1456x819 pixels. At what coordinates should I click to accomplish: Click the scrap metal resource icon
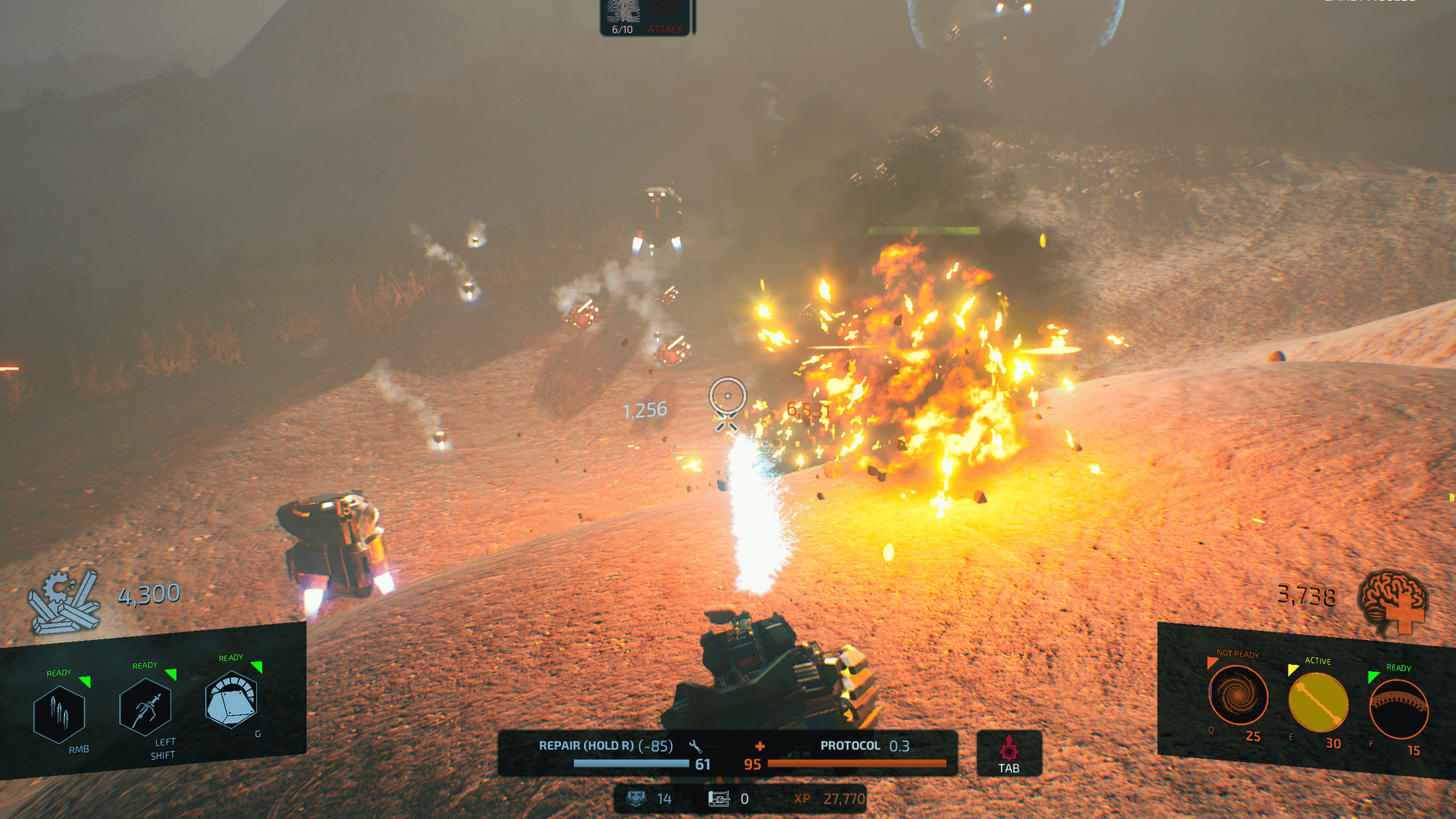click(x=64, y=602)
